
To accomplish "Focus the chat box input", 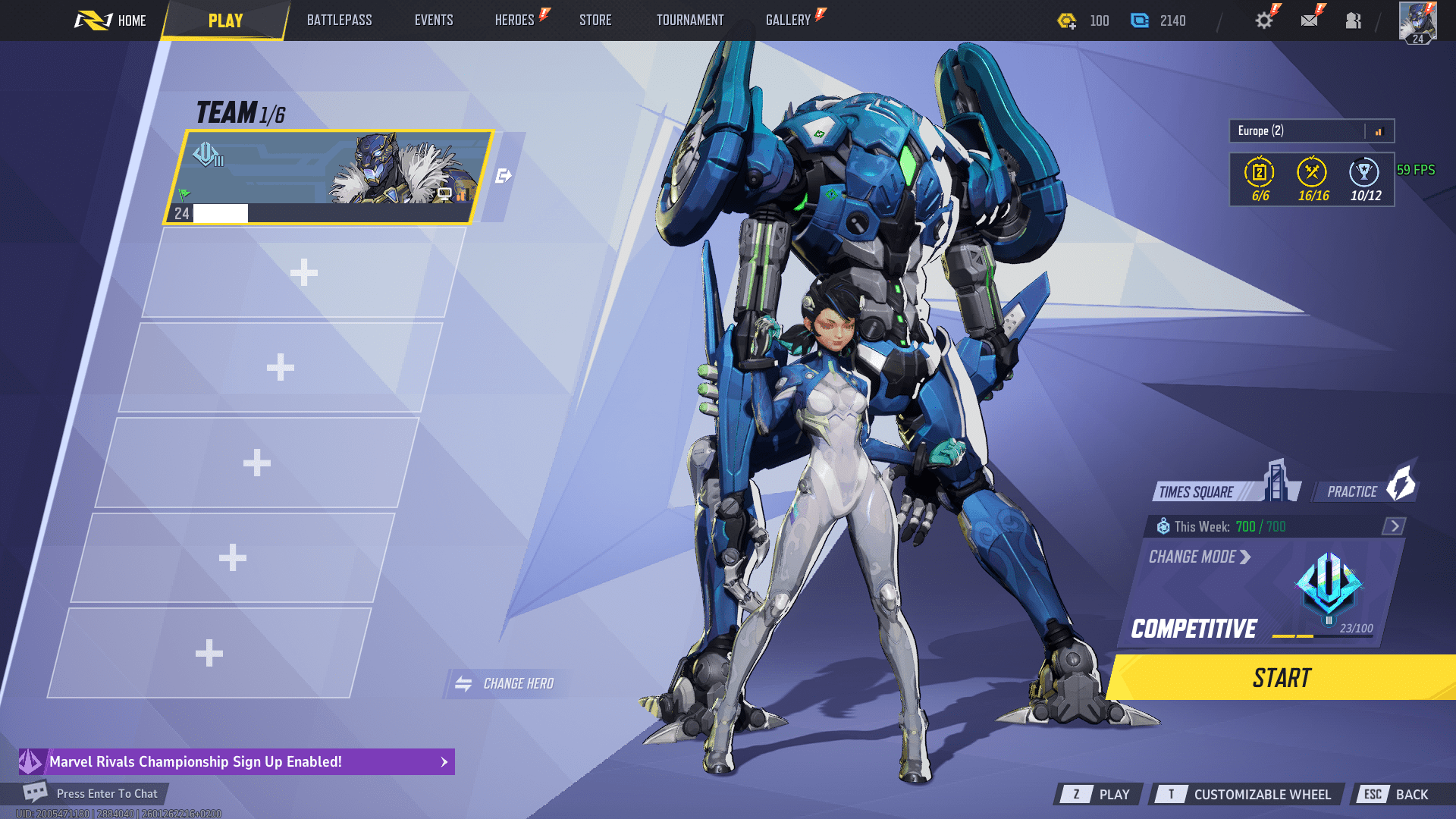I will (x=106, y=794).
